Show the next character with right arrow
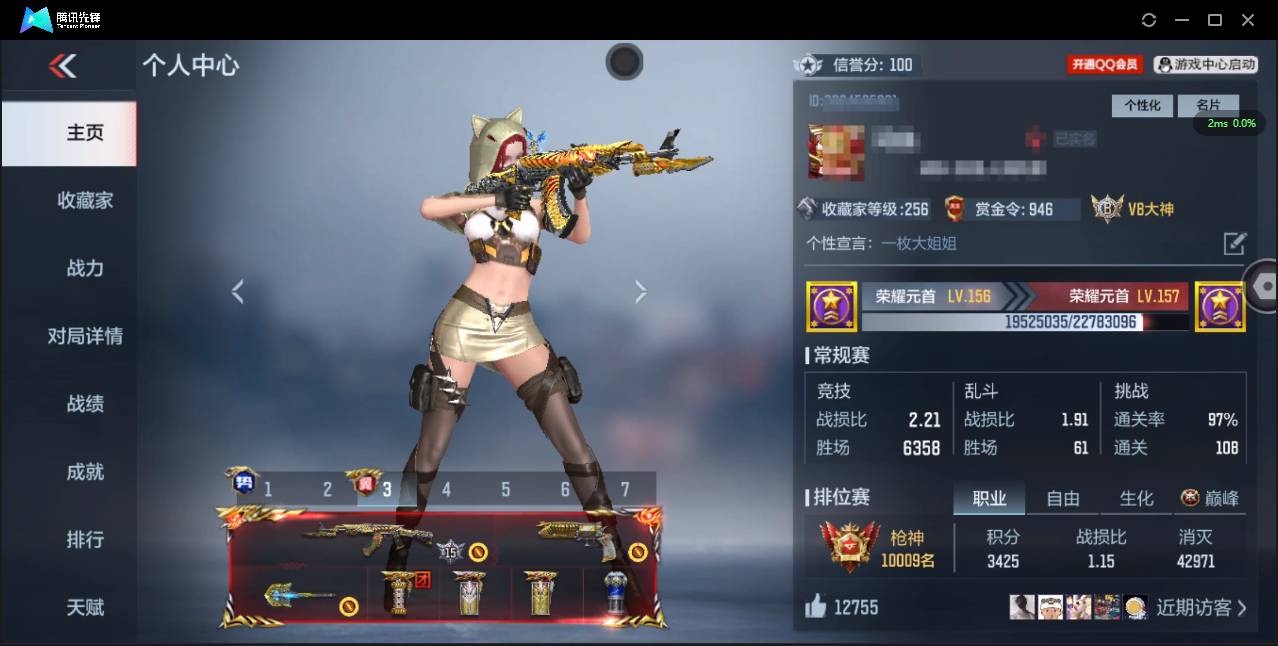Viewport: 1278px width, 646px height. point(640,292)
